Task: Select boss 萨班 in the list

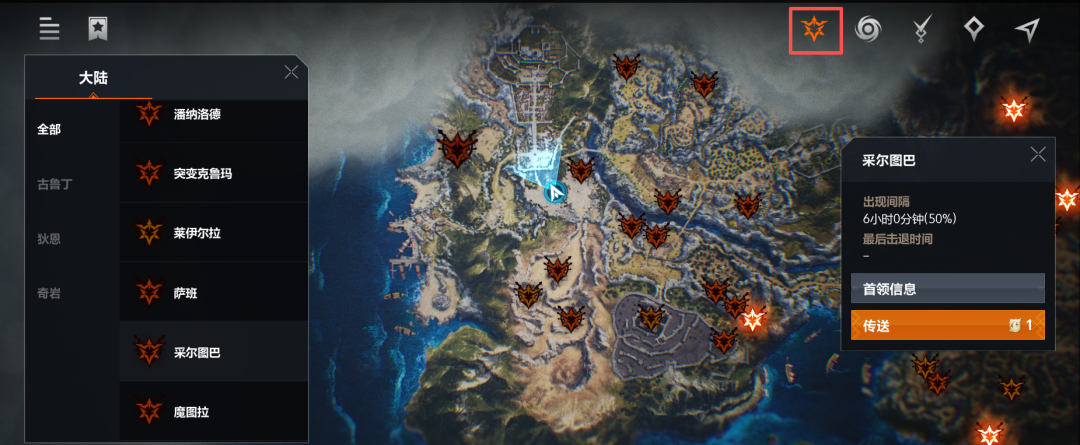Action: coord(212,292)
